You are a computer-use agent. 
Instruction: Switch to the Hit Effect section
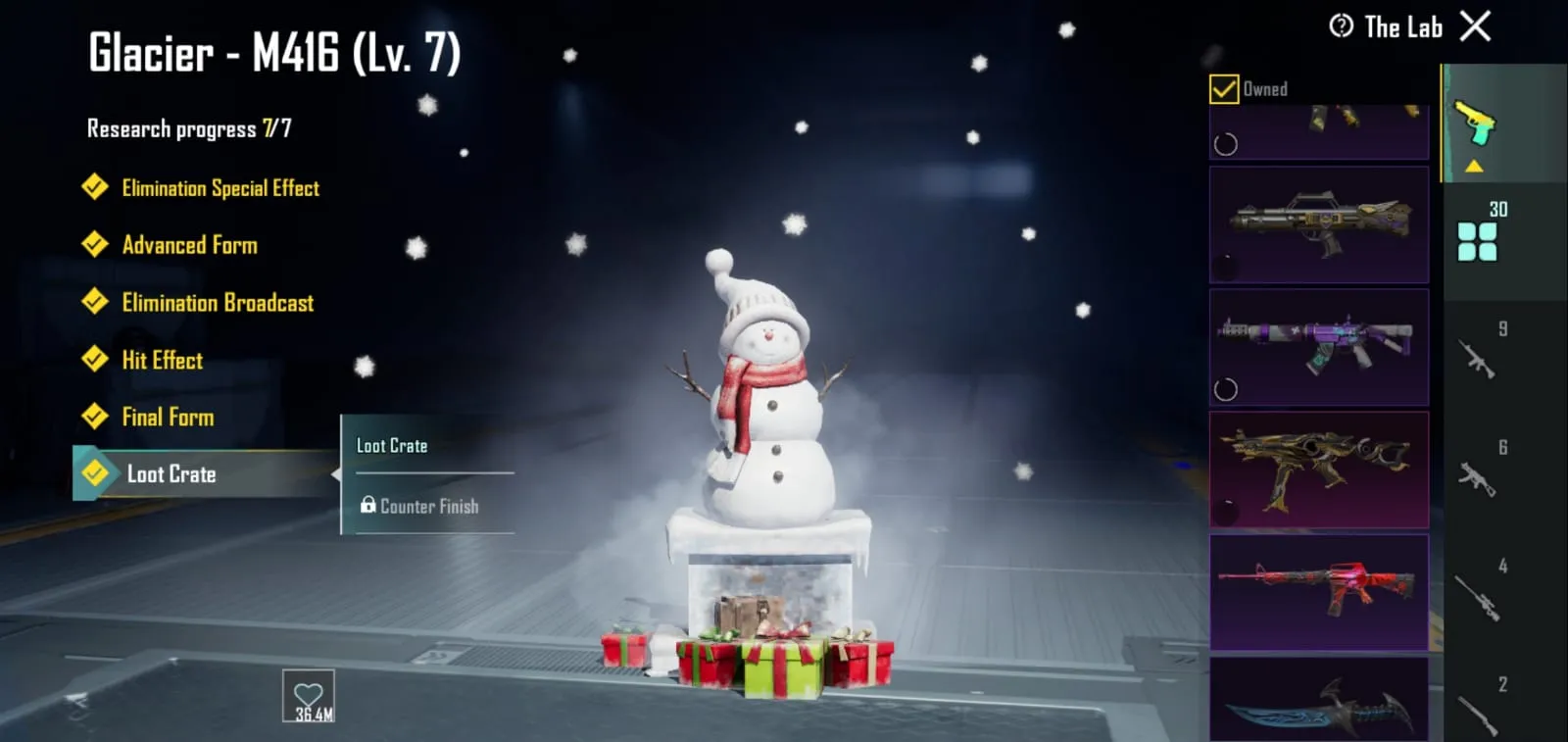click(x=162, y=360)
